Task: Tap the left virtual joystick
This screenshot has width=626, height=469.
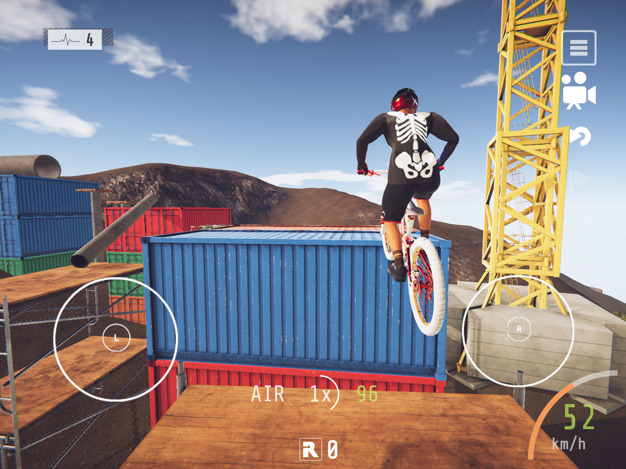Action: (x=116, y=339)
